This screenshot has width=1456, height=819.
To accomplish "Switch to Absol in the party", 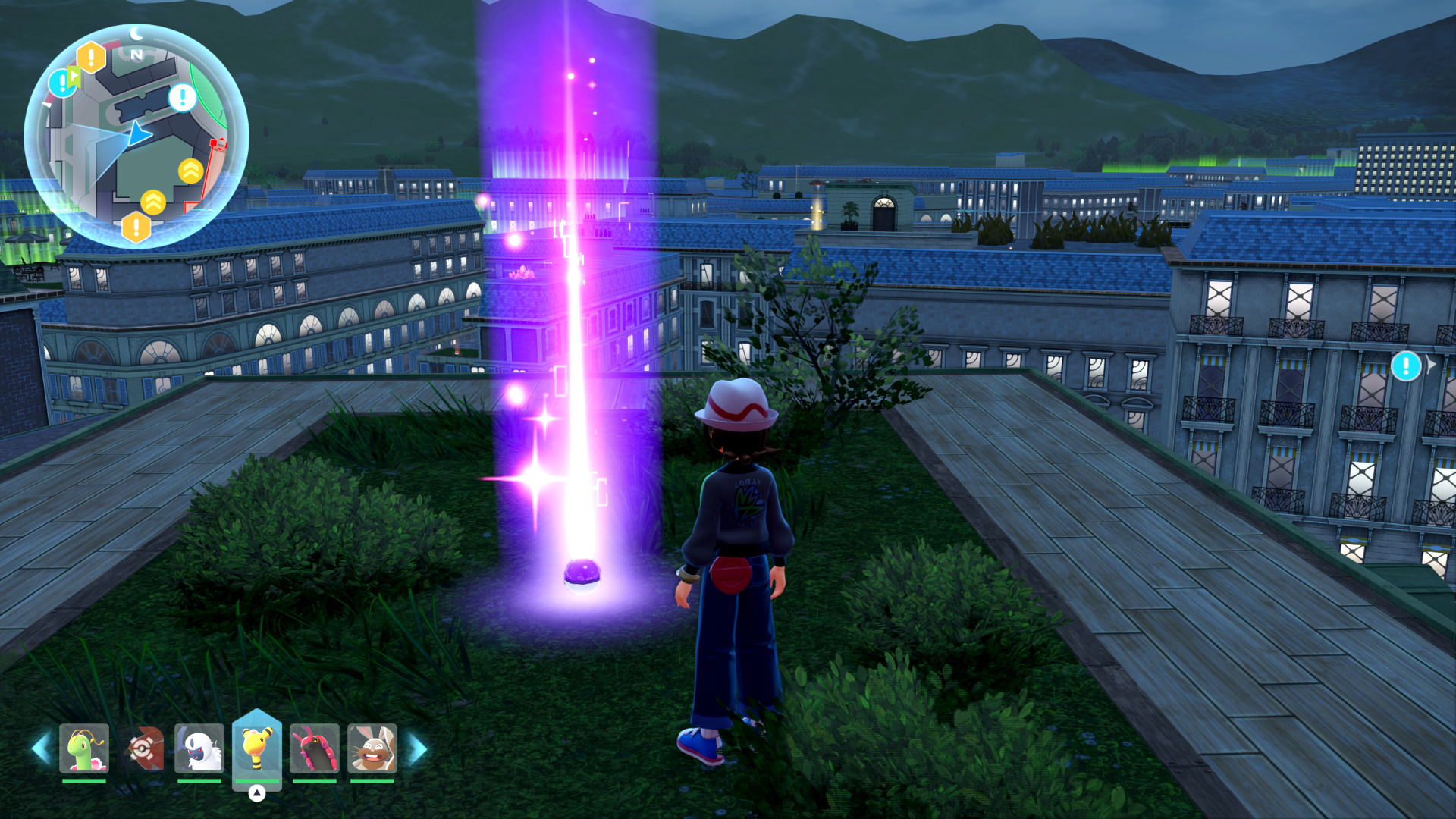I will pyautogui.click(x=199, y=748).
